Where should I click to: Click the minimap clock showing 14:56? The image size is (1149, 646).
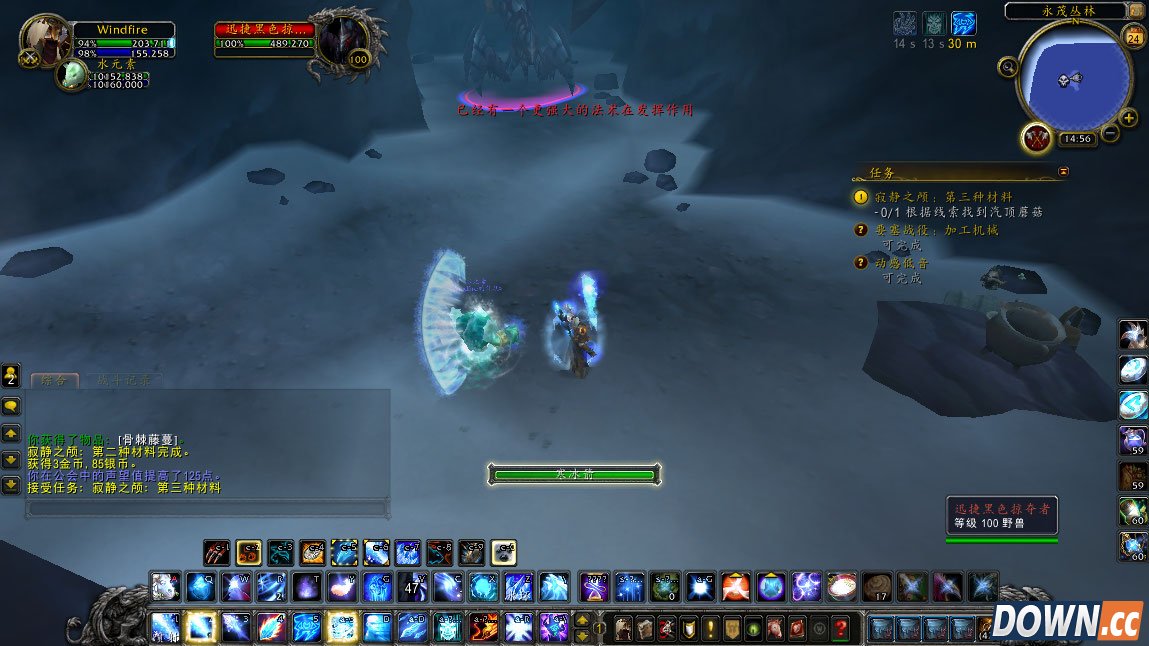tap(1076, 139)
